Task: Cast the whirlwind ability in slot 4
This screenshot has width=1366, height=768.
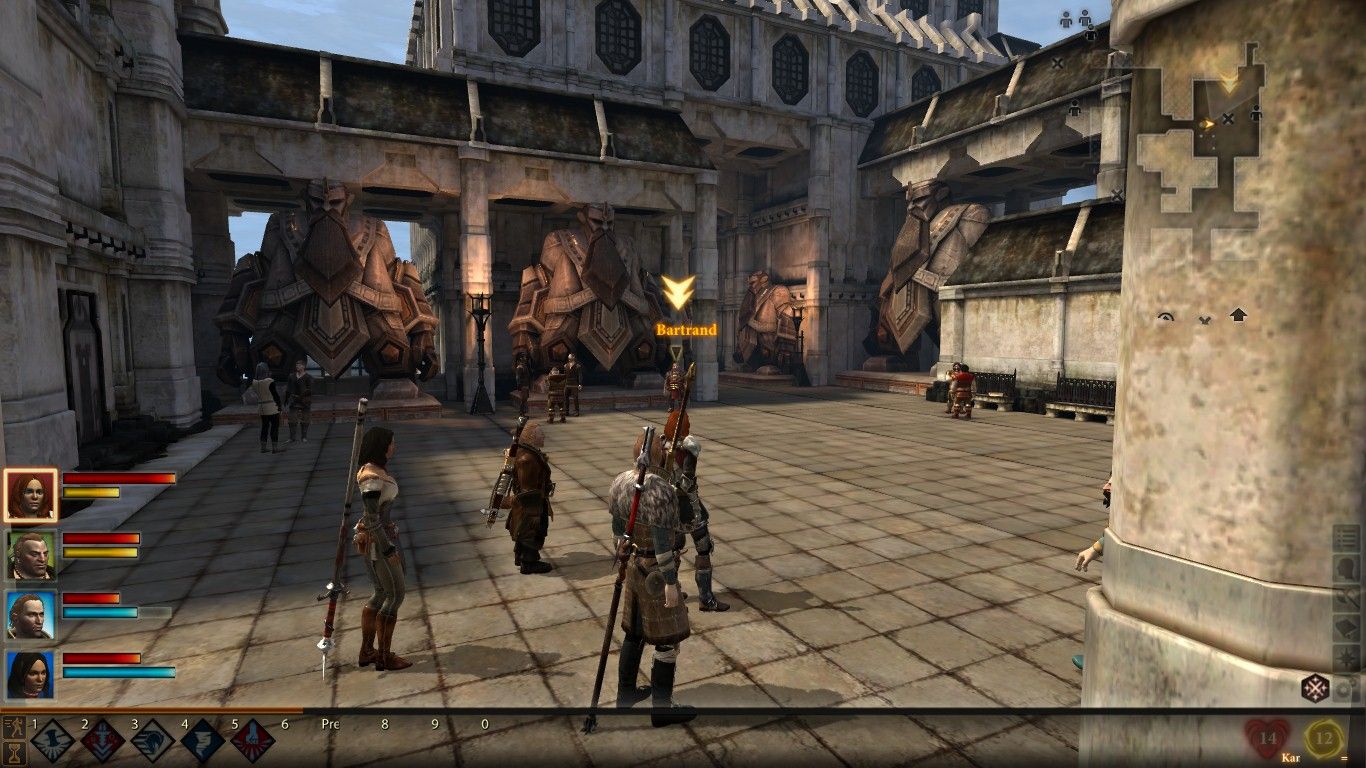Action: pos(203,741)
